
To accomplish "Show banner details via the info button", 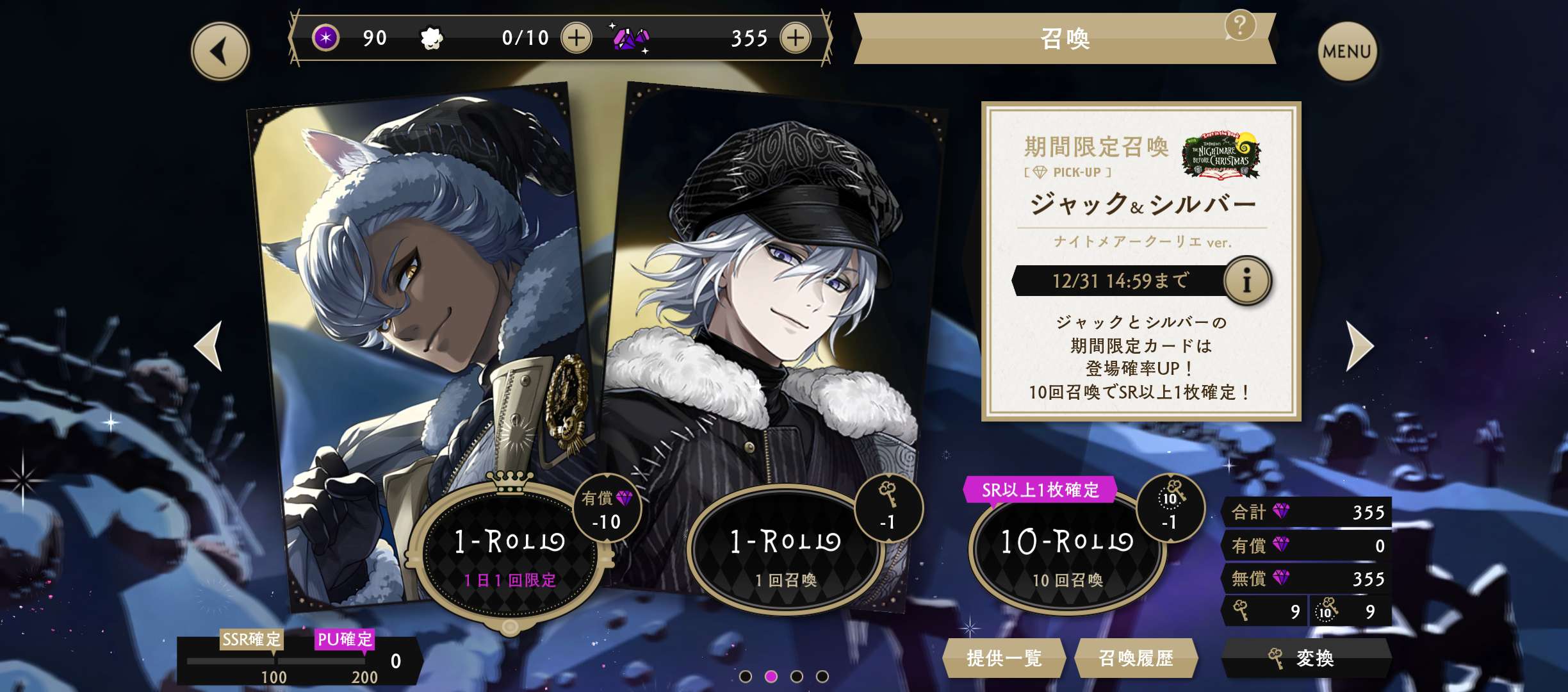I will (x=1246, y=281).
